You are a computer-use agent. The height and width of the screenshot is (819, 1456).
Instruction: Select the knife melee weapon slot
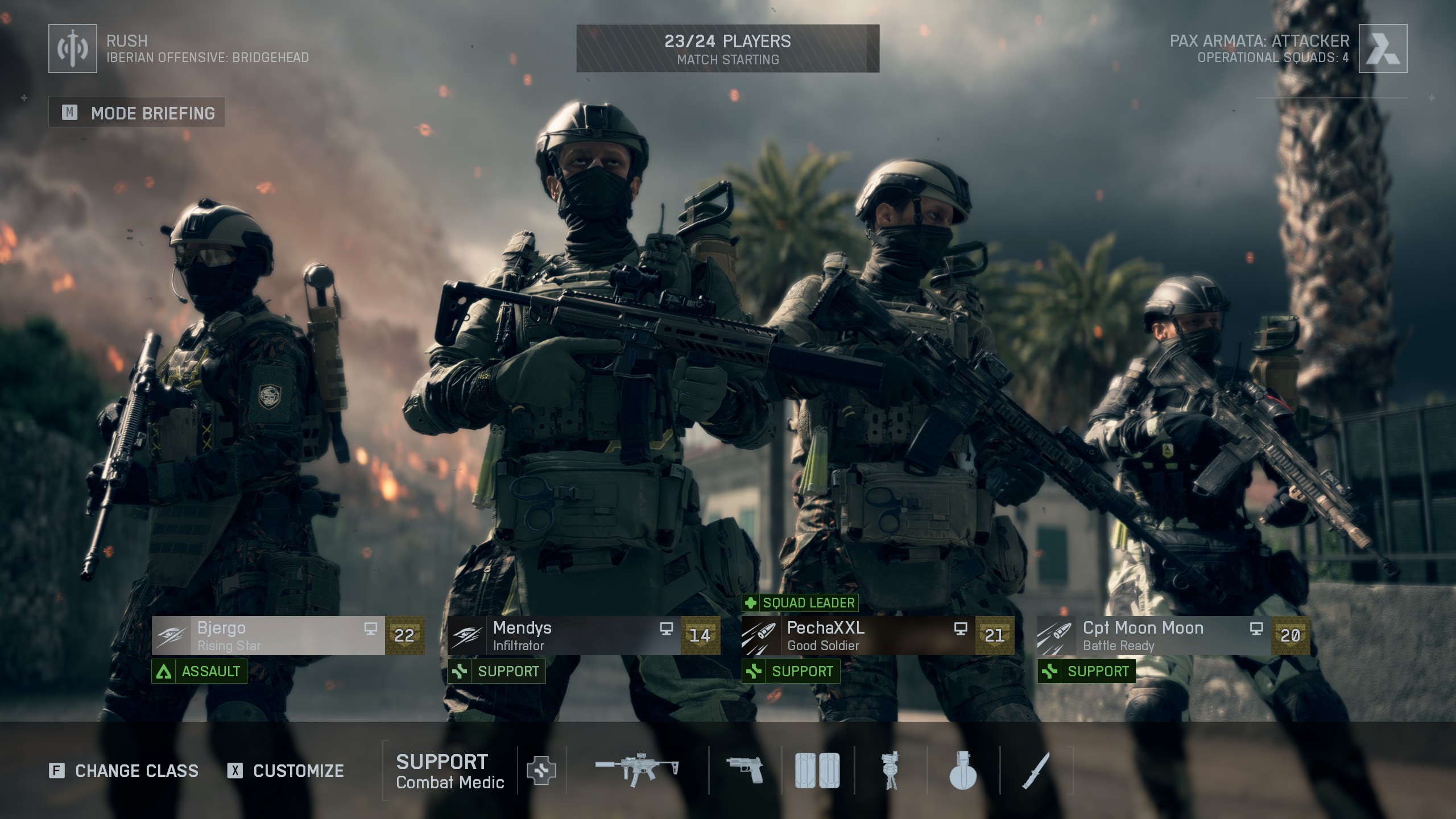1036,771
